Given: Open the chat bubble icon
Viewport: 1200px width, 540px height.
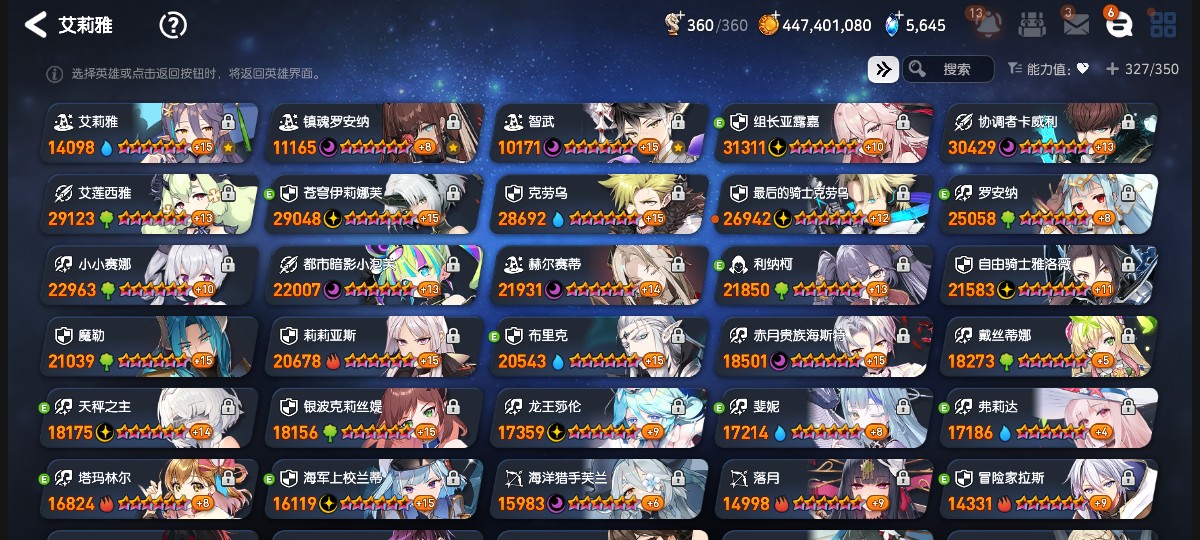Looking at the screenshot, I should (1119, 25).
